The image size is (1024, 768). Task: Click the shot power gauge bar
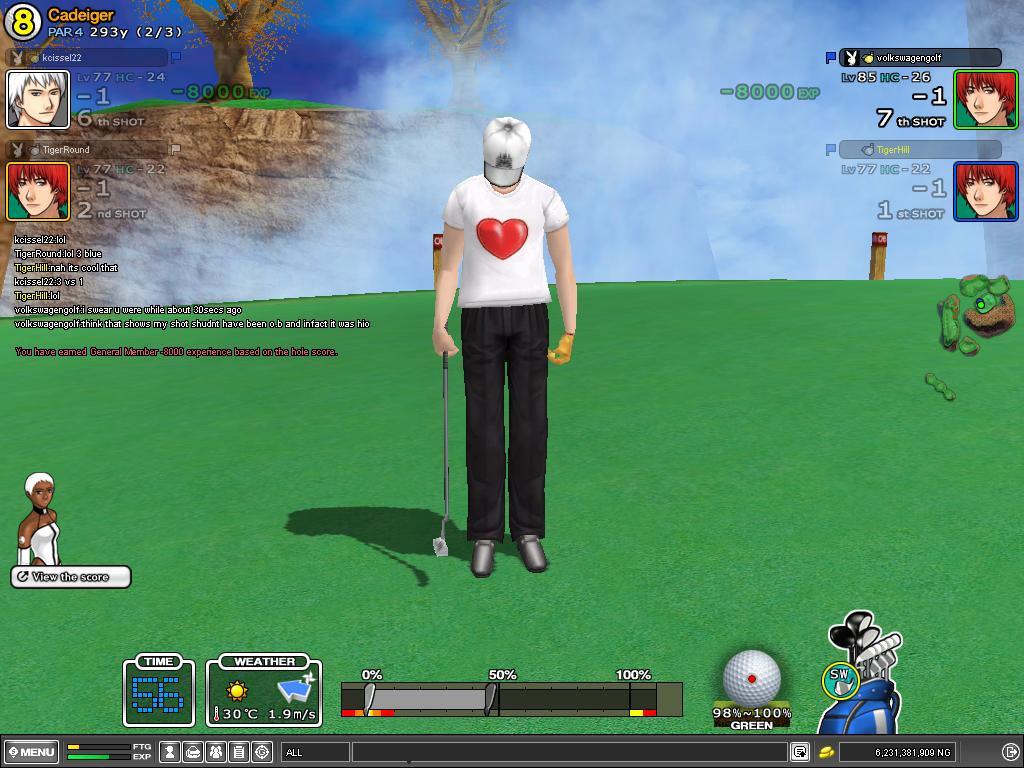(511, 698)
